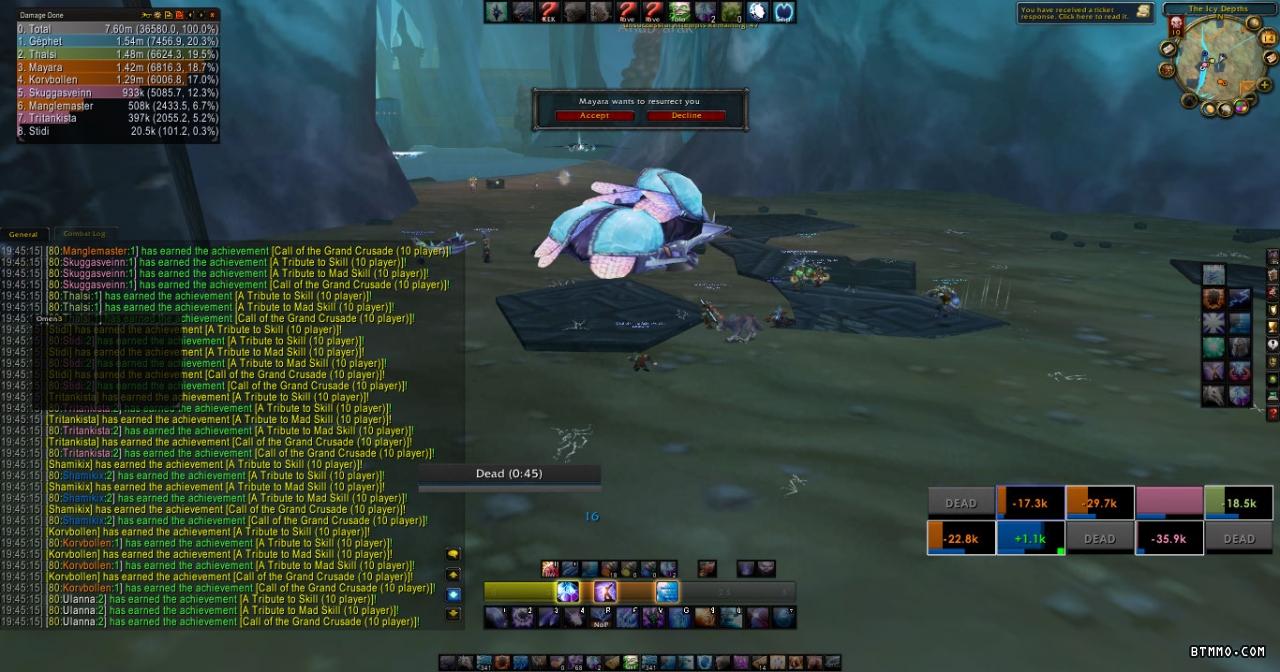The image size is (1280, 672).
Task: Activate the action bar slot labeled NoP
Action: [x=601, y=618]
